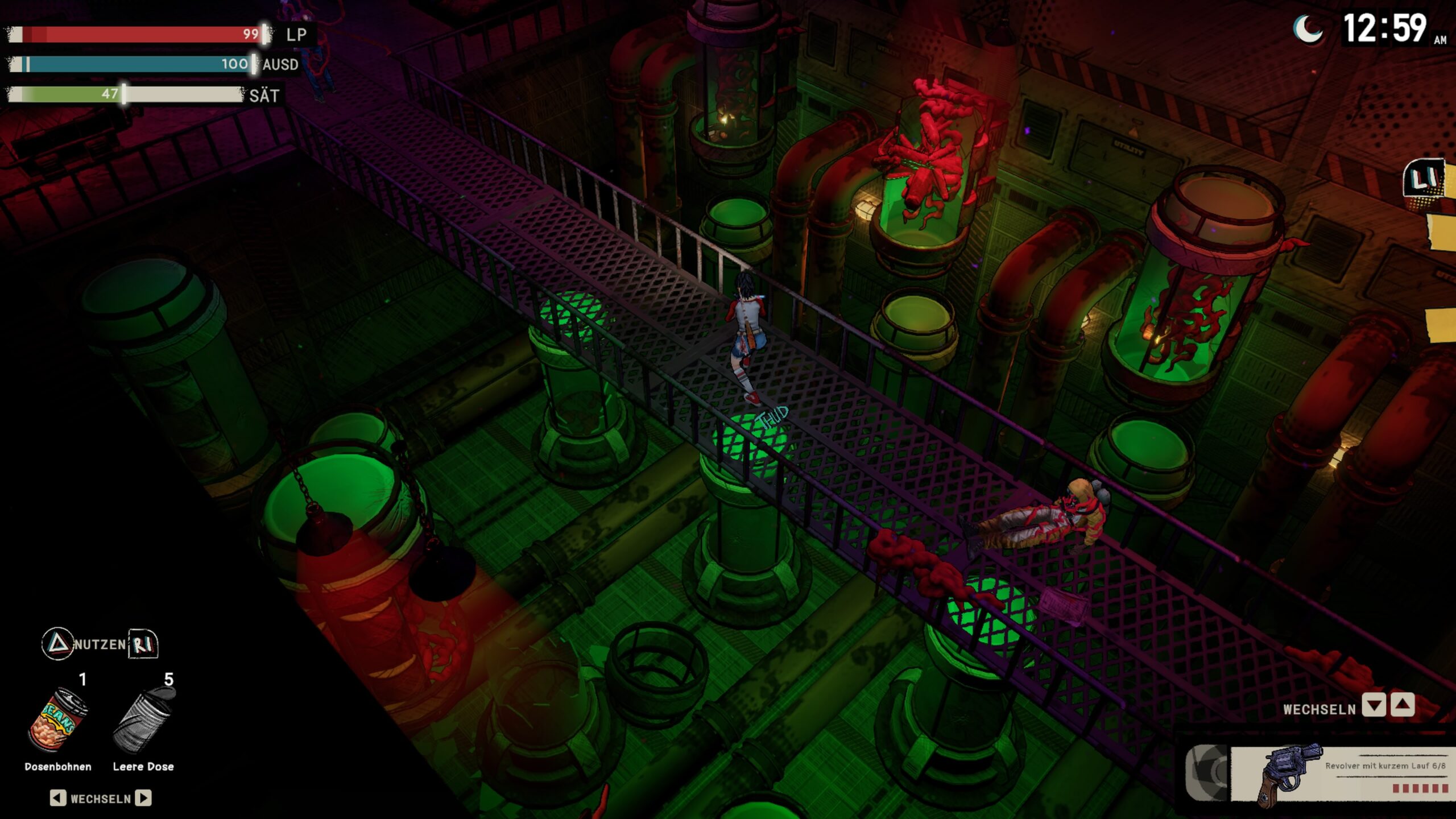
Task: Select the Dosenbohnen beans can item
Action: (58, 720)
